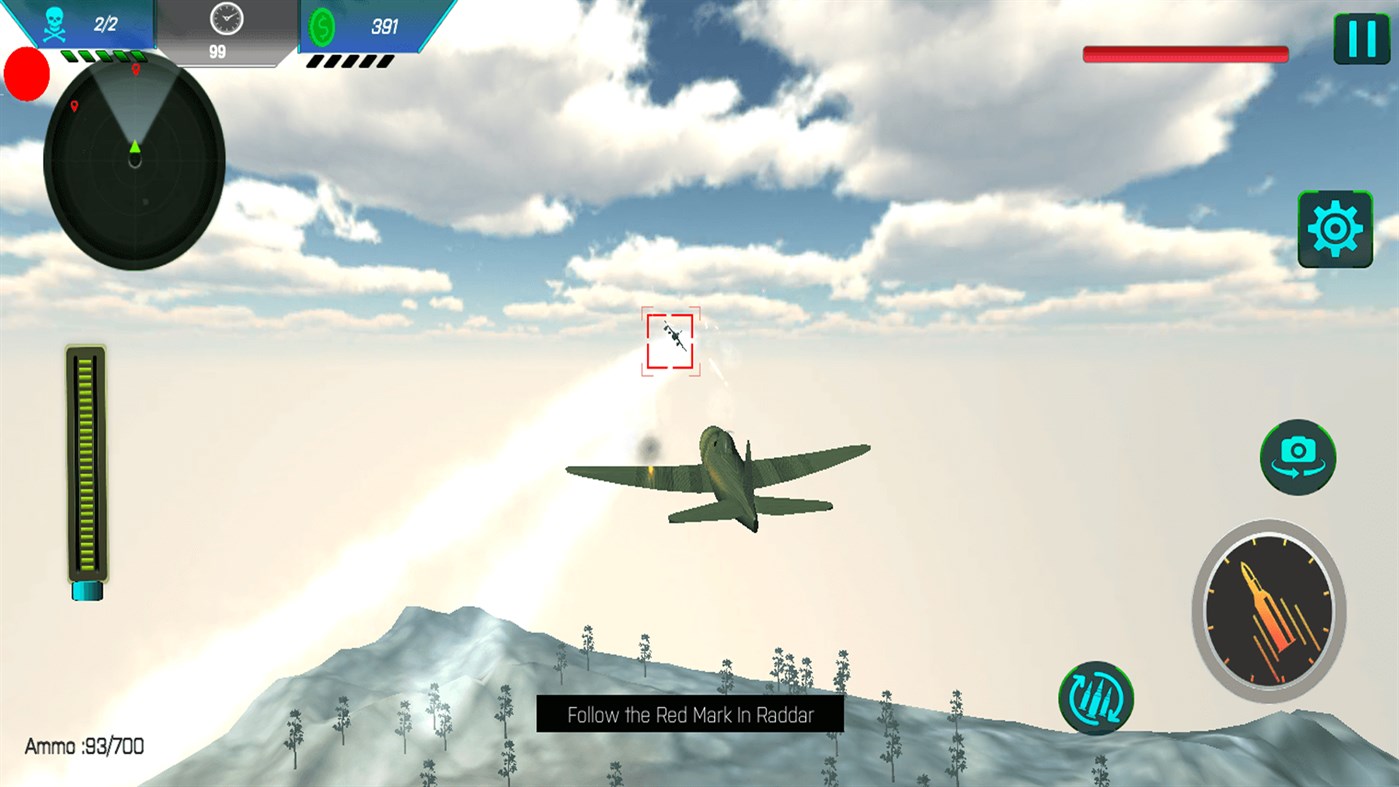Click the red health bar

tap(1186, 55)
